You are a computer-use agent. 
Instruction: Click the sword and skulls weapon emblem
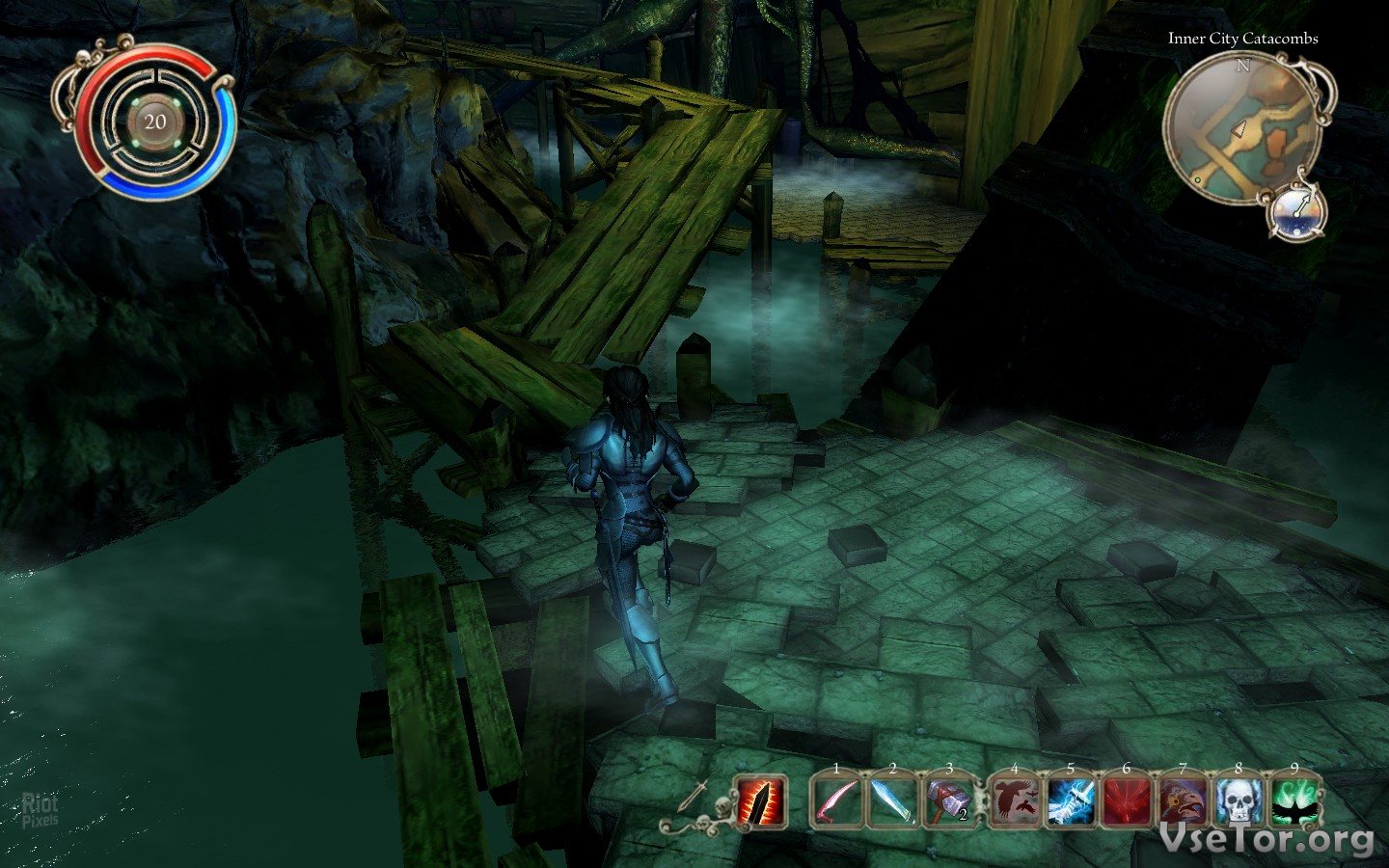[x=694, y=806]
